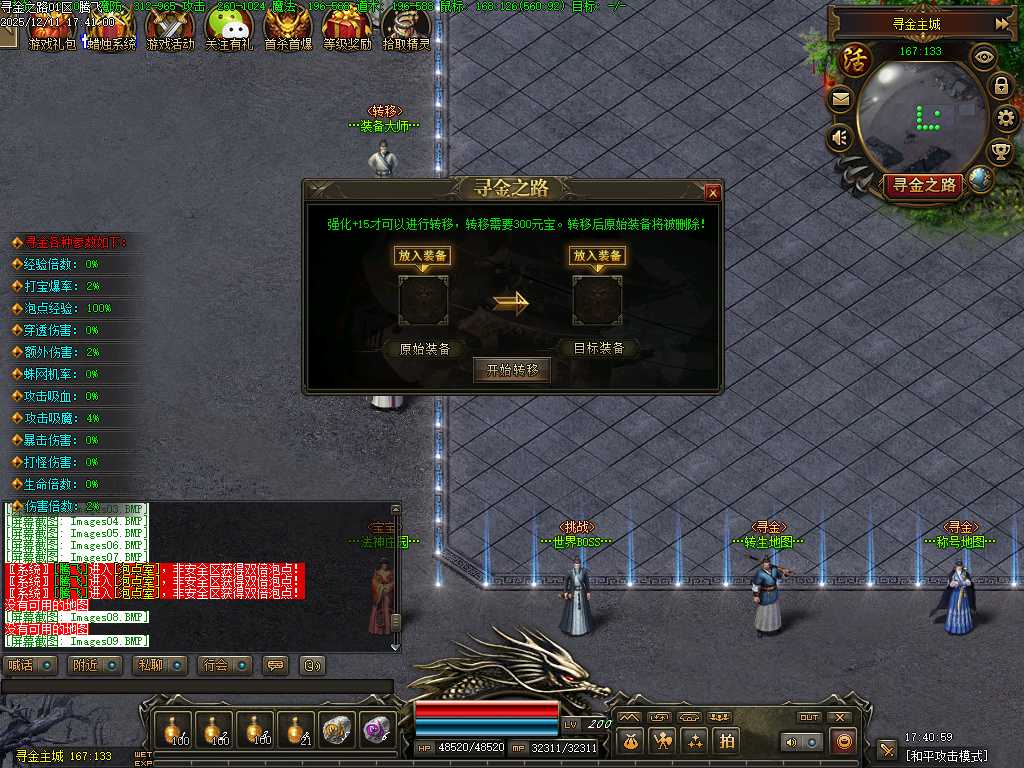The width and height of the screenshot is (1024, 768).
Task: Select the 原始装备 source equipment slot
Action: 424,301
